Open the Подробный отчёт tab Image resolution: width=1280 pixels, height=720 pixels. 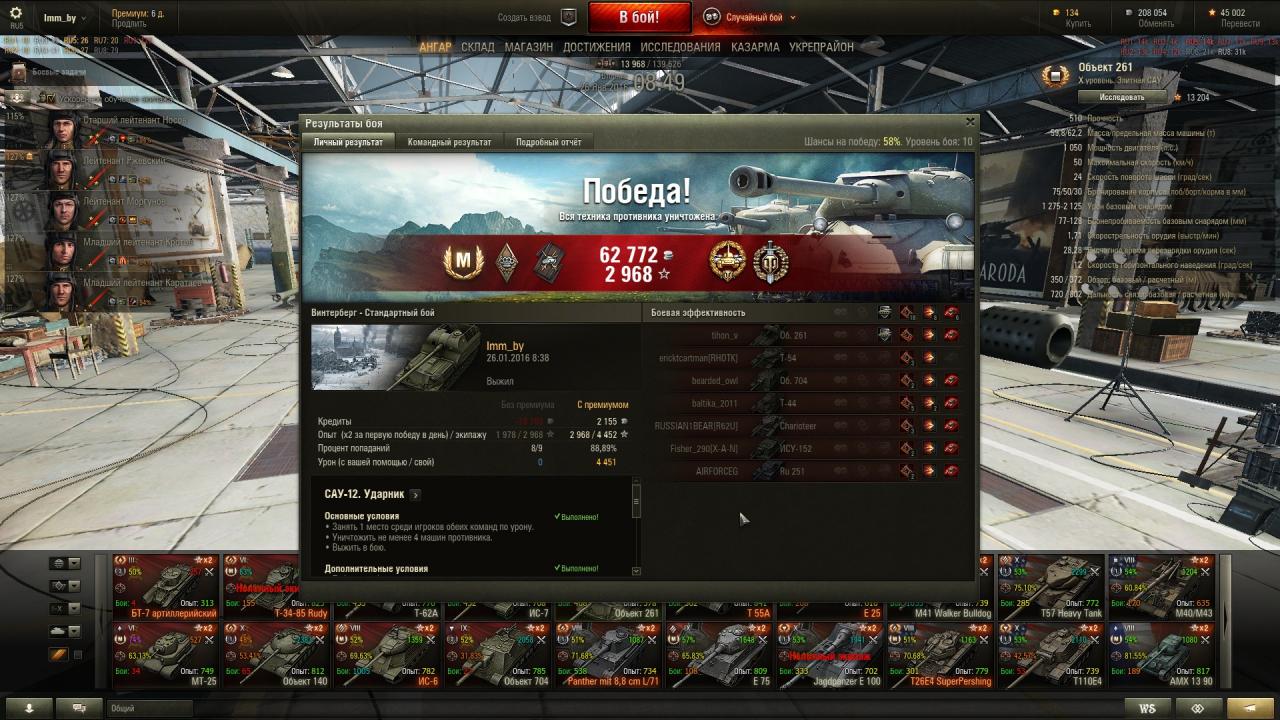point(548,142)
